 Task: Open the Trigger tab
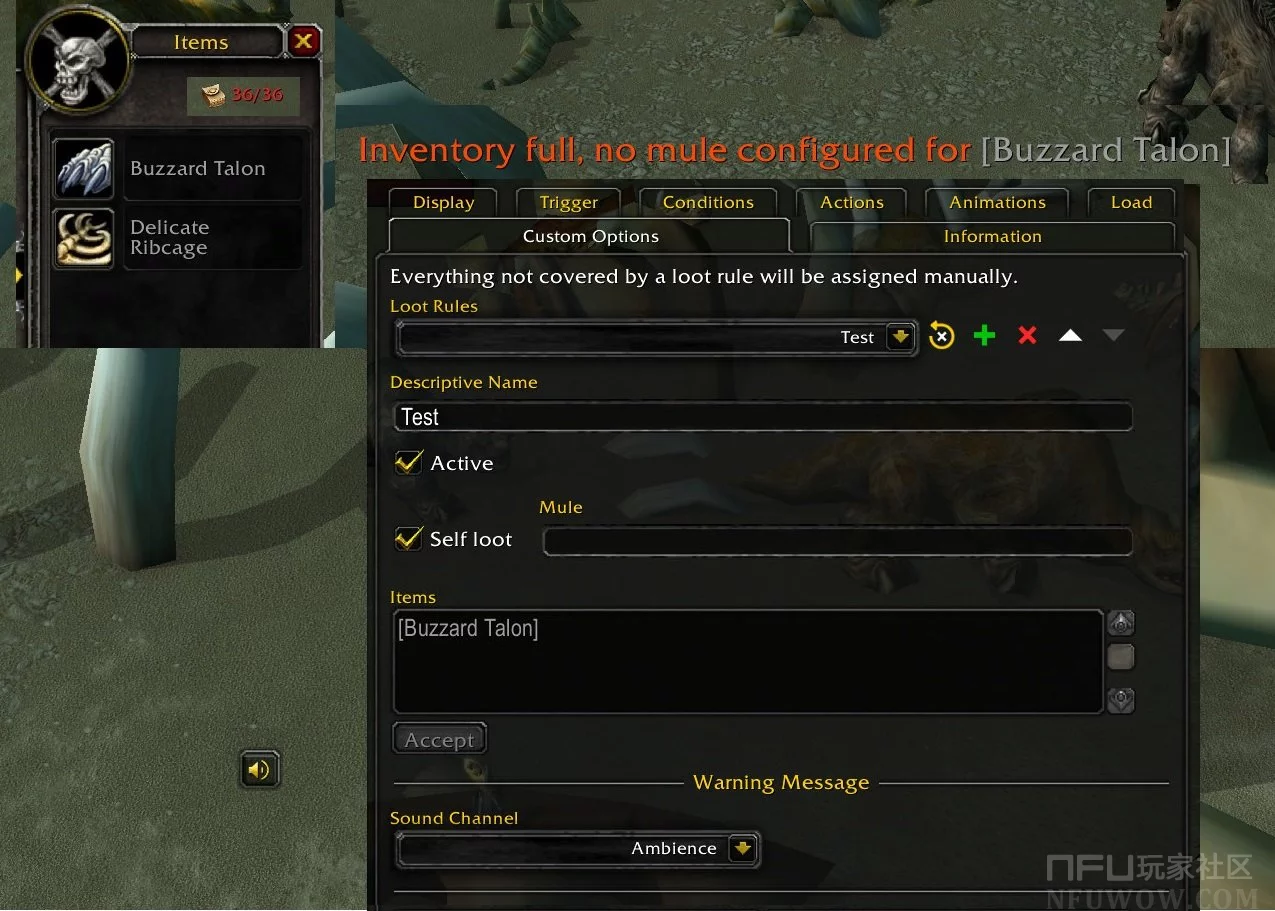pos(568,202)
